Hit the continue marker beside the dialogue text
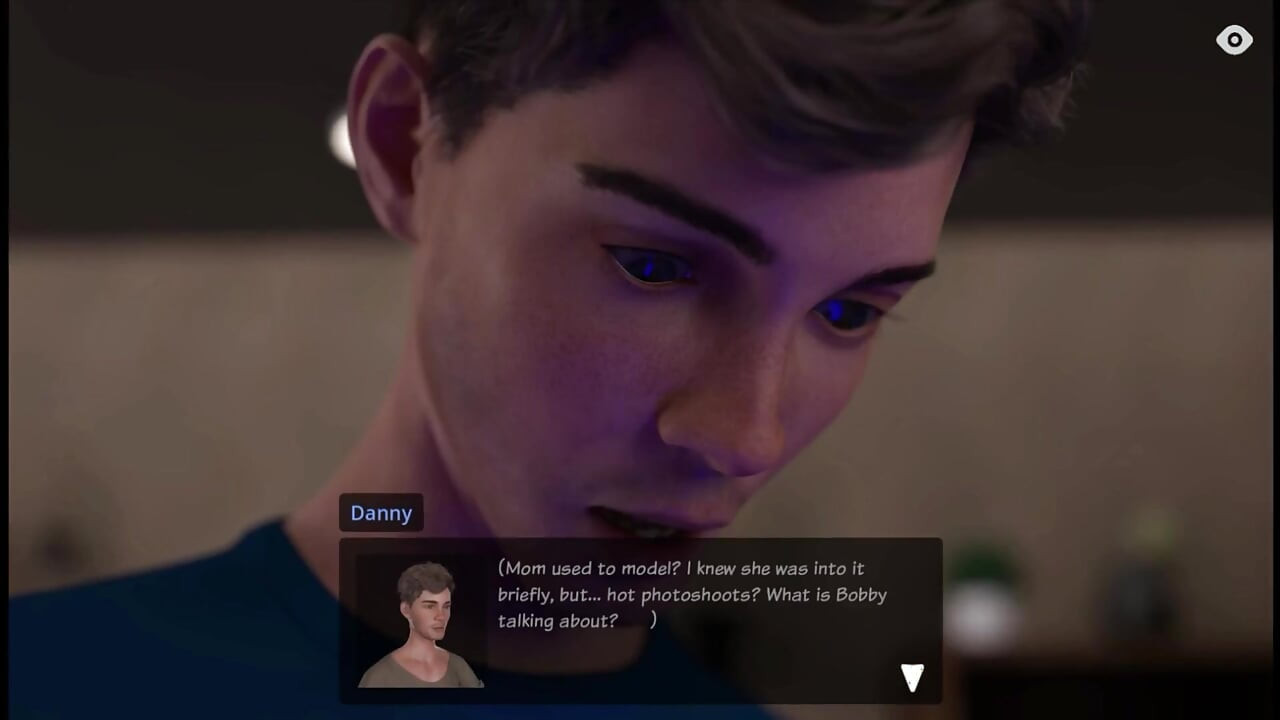 911,676
